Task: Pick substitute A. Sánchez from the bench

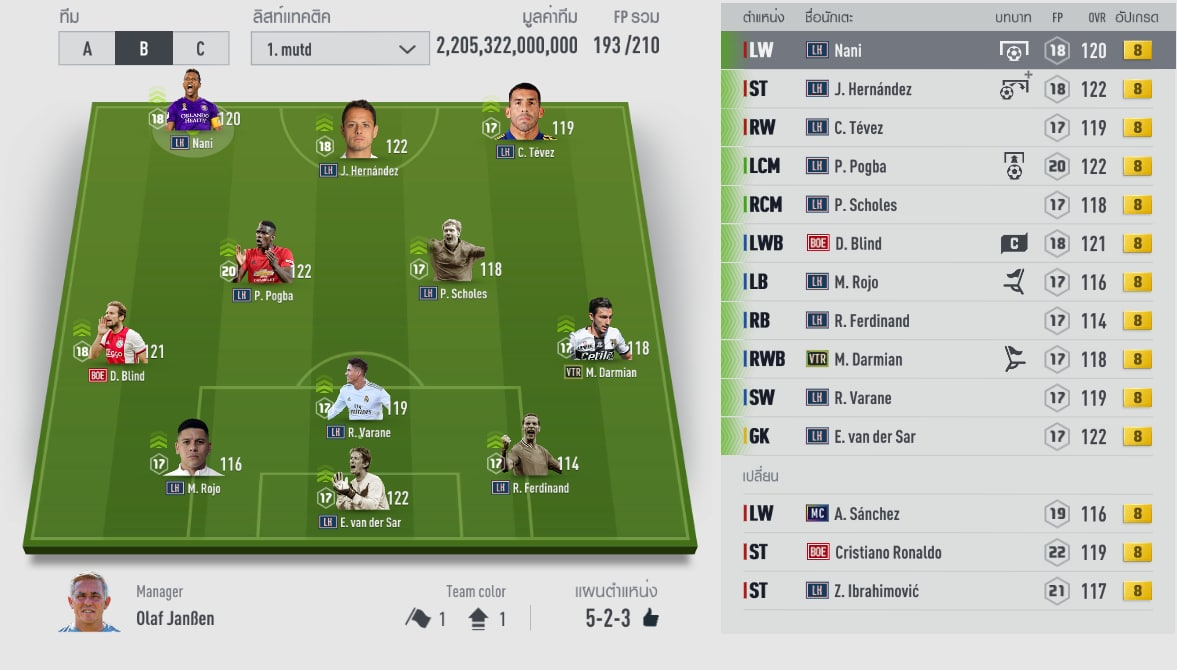Action: click(946, 514)
